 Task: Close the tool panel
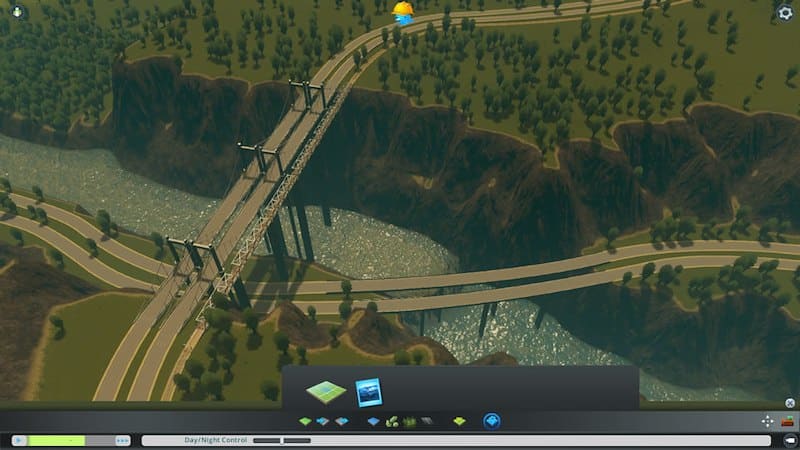(x=789, y=403)
